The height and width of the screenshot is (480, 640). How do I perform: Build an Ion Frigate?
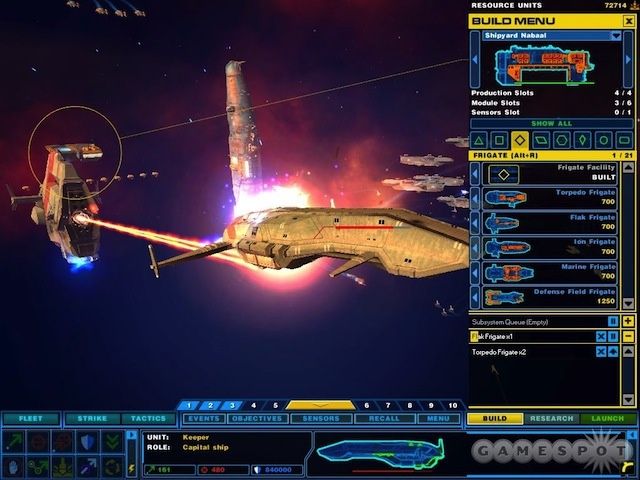549,247
